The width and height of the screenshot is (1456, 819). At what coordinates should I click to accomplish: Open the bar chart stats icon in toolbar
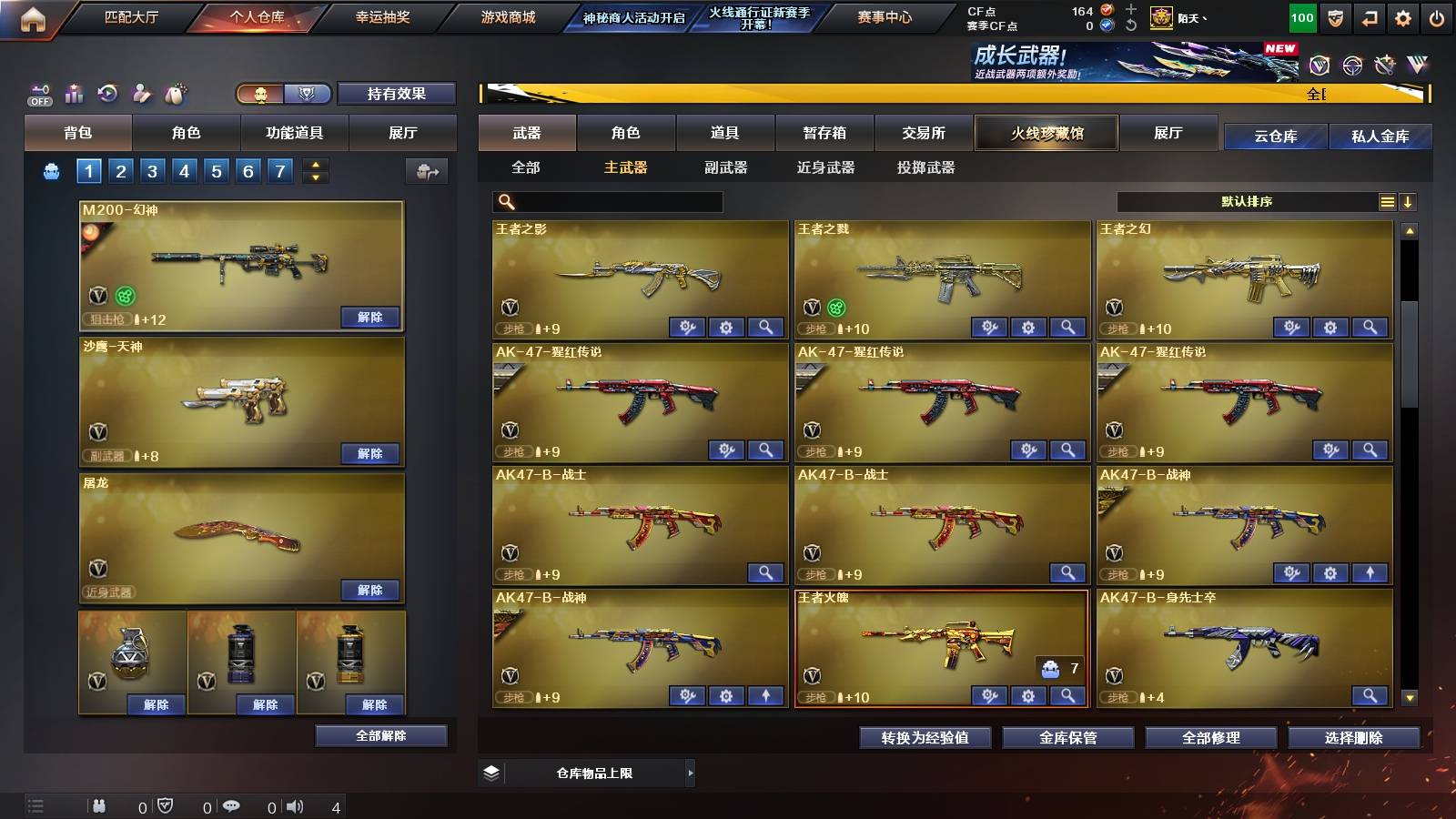[x=74, y=94]
